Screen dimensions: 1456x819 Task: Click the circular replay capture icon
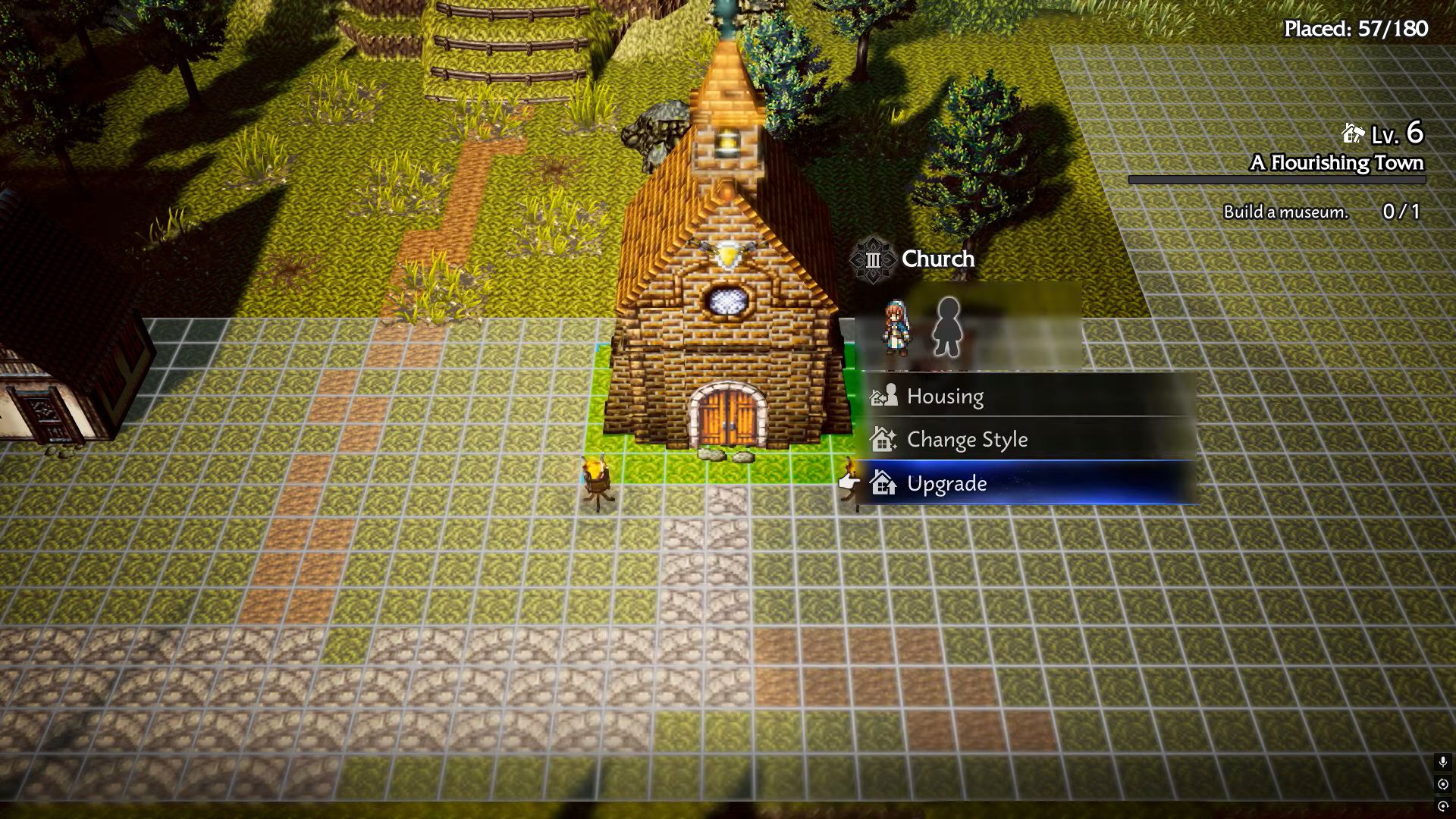pyautogui.click(x=1443, y=806)
